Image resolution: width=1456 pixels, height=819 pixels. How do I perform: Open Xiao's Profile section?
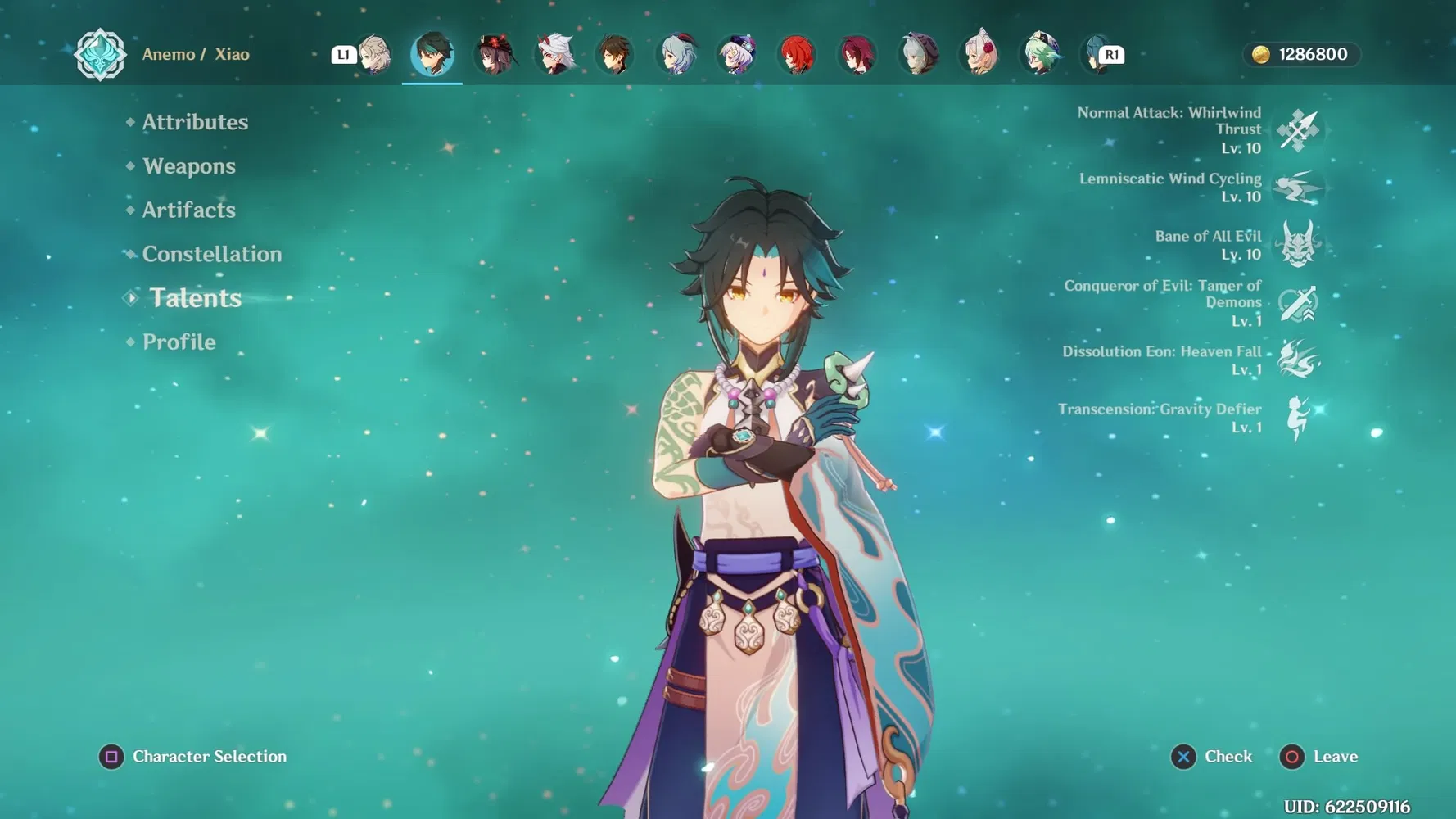pos(179,342)
